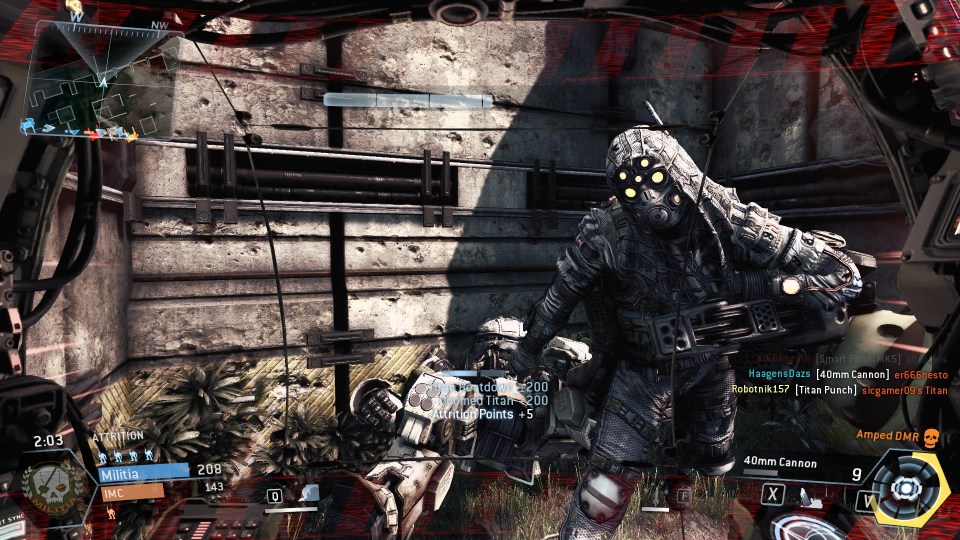Click the Titan ability icon beside Q
Image resolution: width=960 pixels, height=540 pixels.
click(x=308, y=494)
